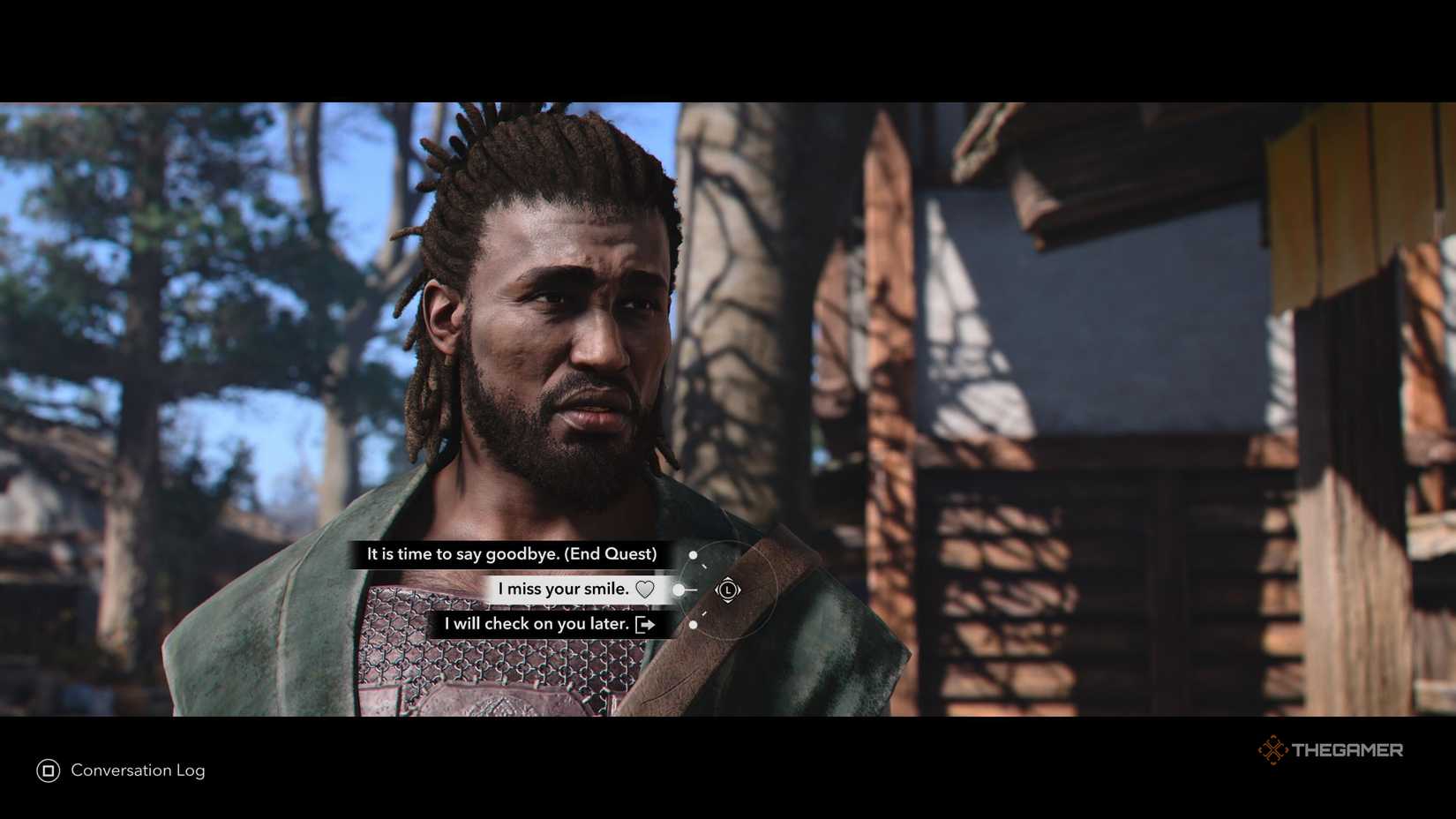Screen dimensions: 1456x819
Task: Click the left diamond arrow beside the L stick
Action: coord(717,590)
